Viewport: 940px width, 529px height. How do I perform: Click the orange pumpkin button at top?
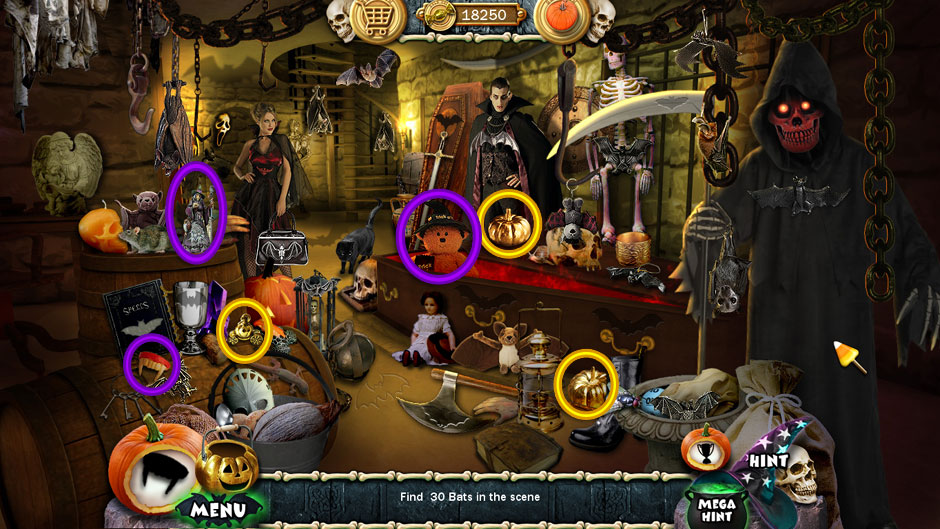[x=562, y=17]
